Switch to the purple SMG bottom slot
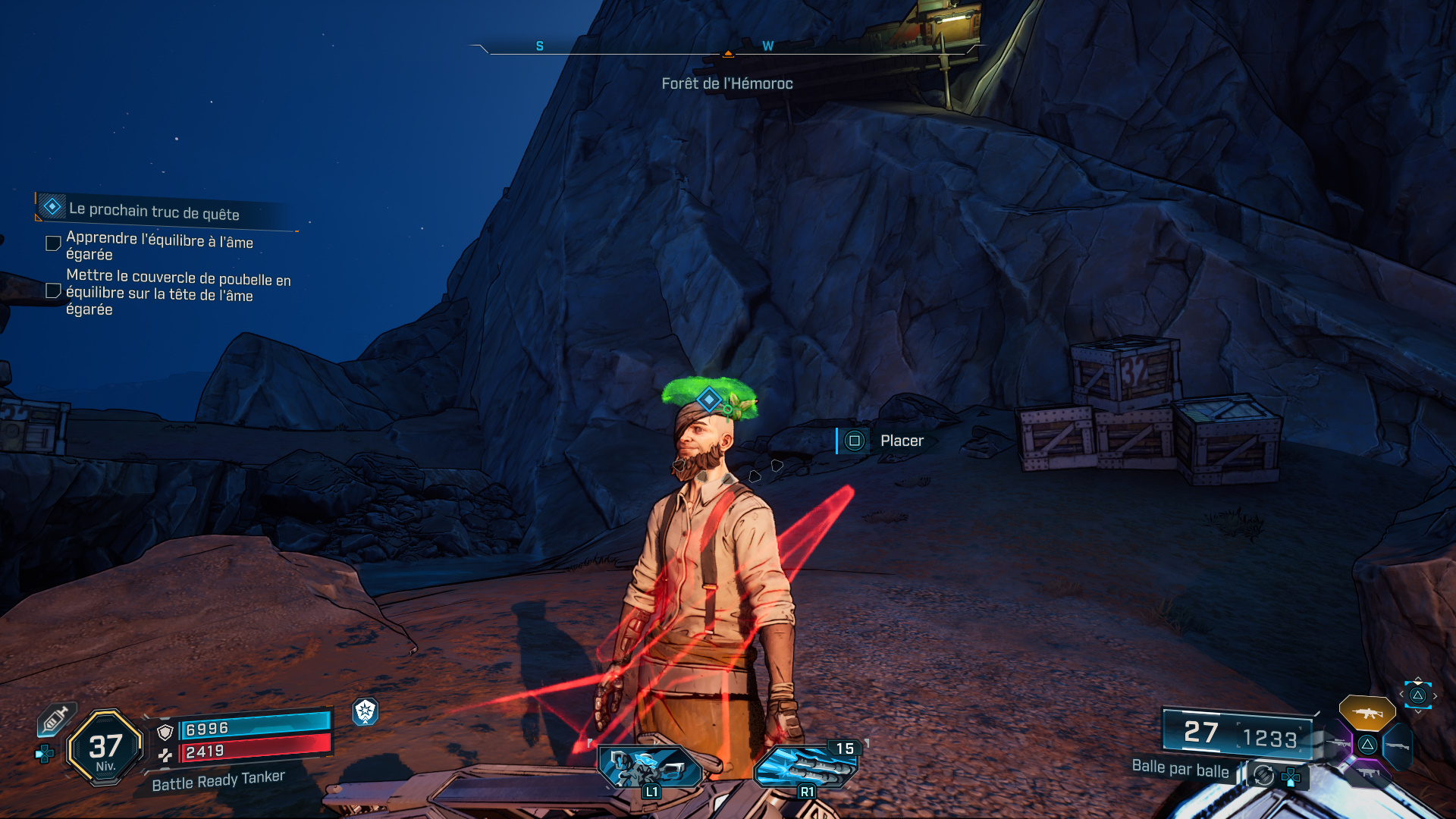Screen dimensions: 1456x819 coord(1367,773)
